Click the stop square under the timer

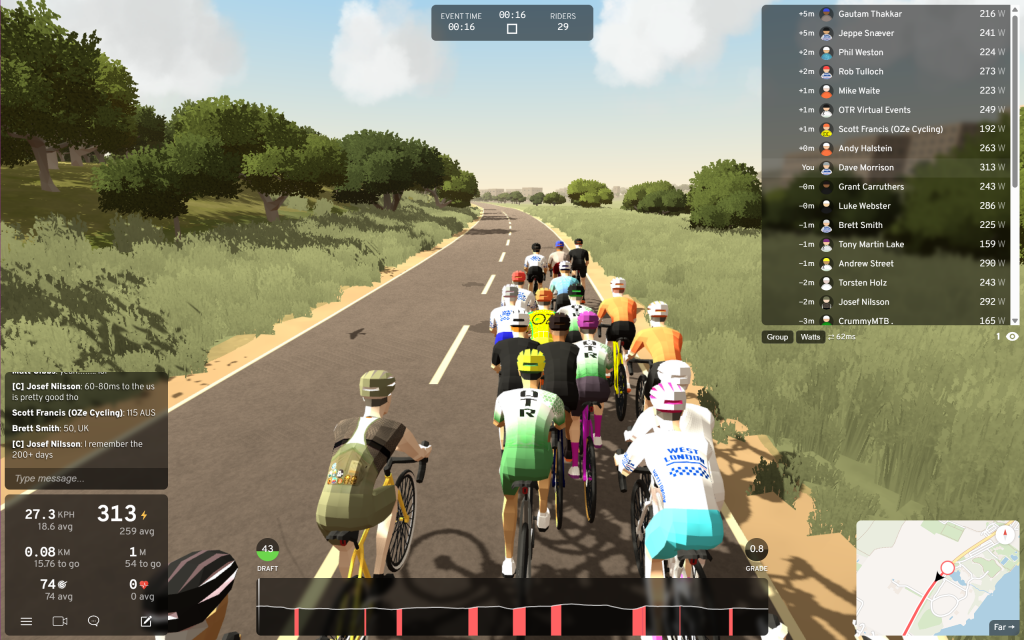click(x=512, y=29)
